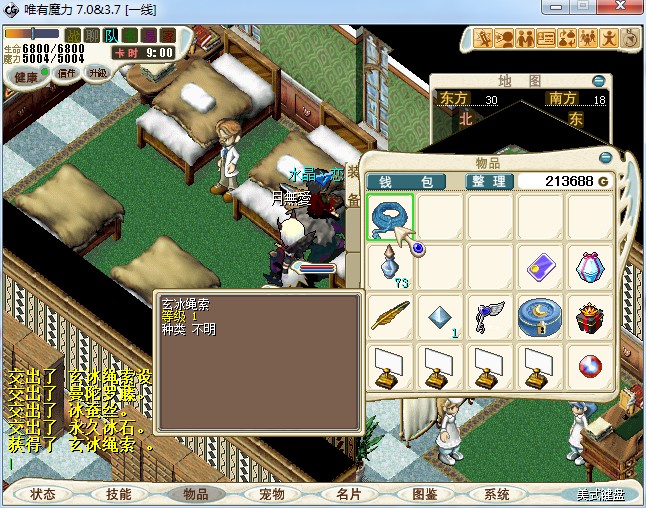This screenshot has height=508, width=646.
Task: Select the golden feather item
Action: [391, 317]
